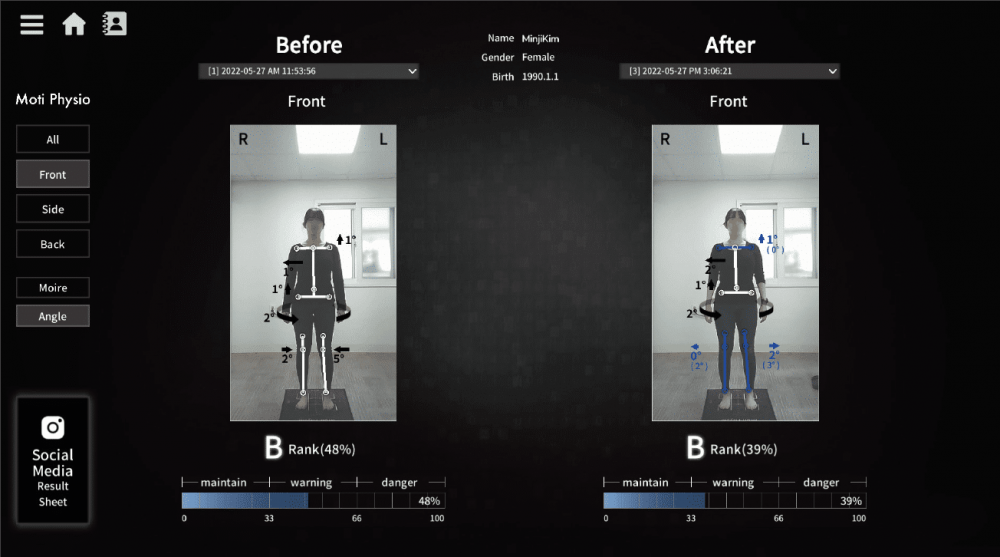Viewport: 1000px width, 557px height.
Task: Click the Before front posture photo
Action: 314,272
